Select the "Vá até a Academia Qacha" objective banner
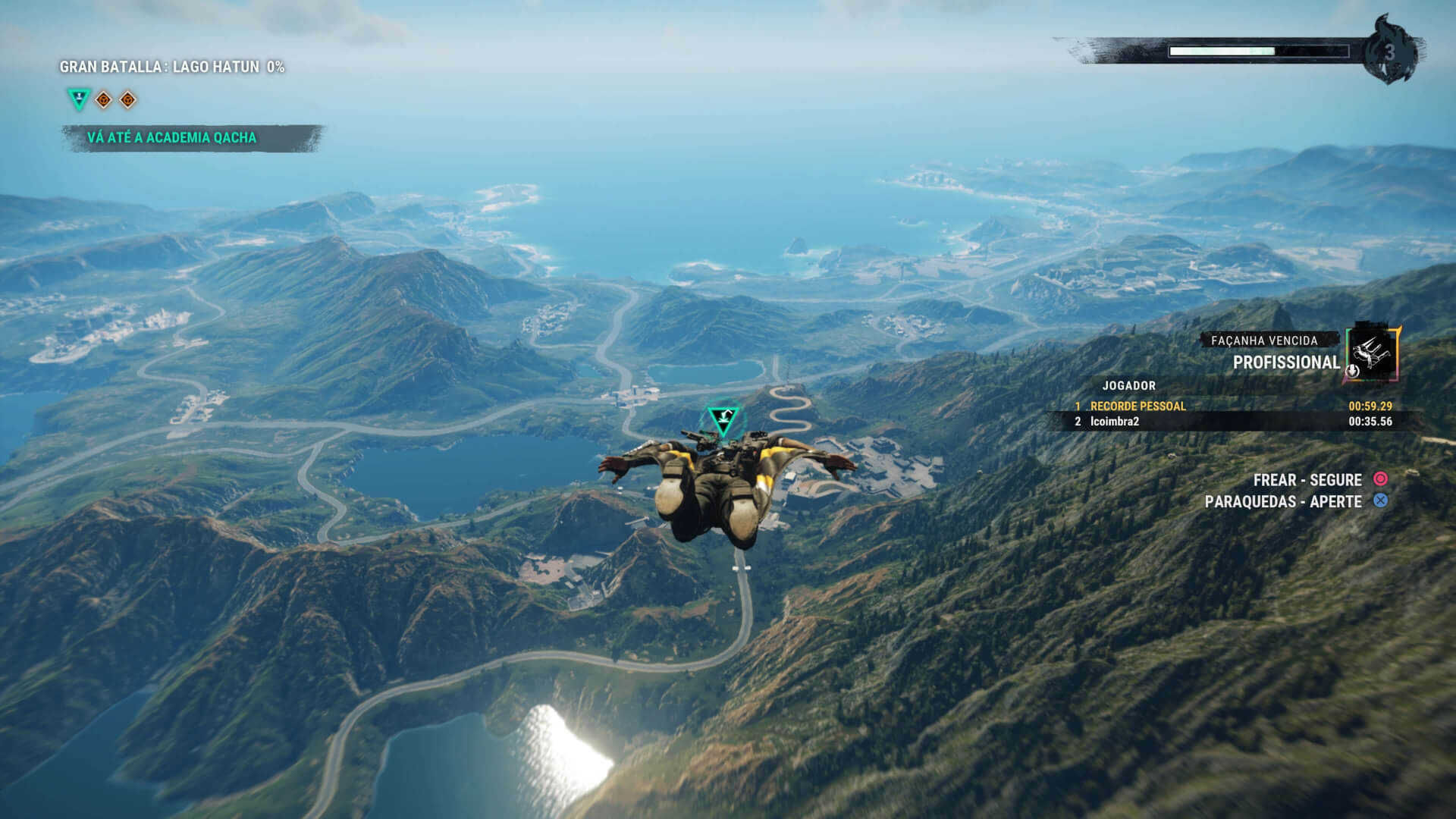Image resolution: width=1456 pixels, height=819 pixels. pyautogui.click(x=172, y=138)
